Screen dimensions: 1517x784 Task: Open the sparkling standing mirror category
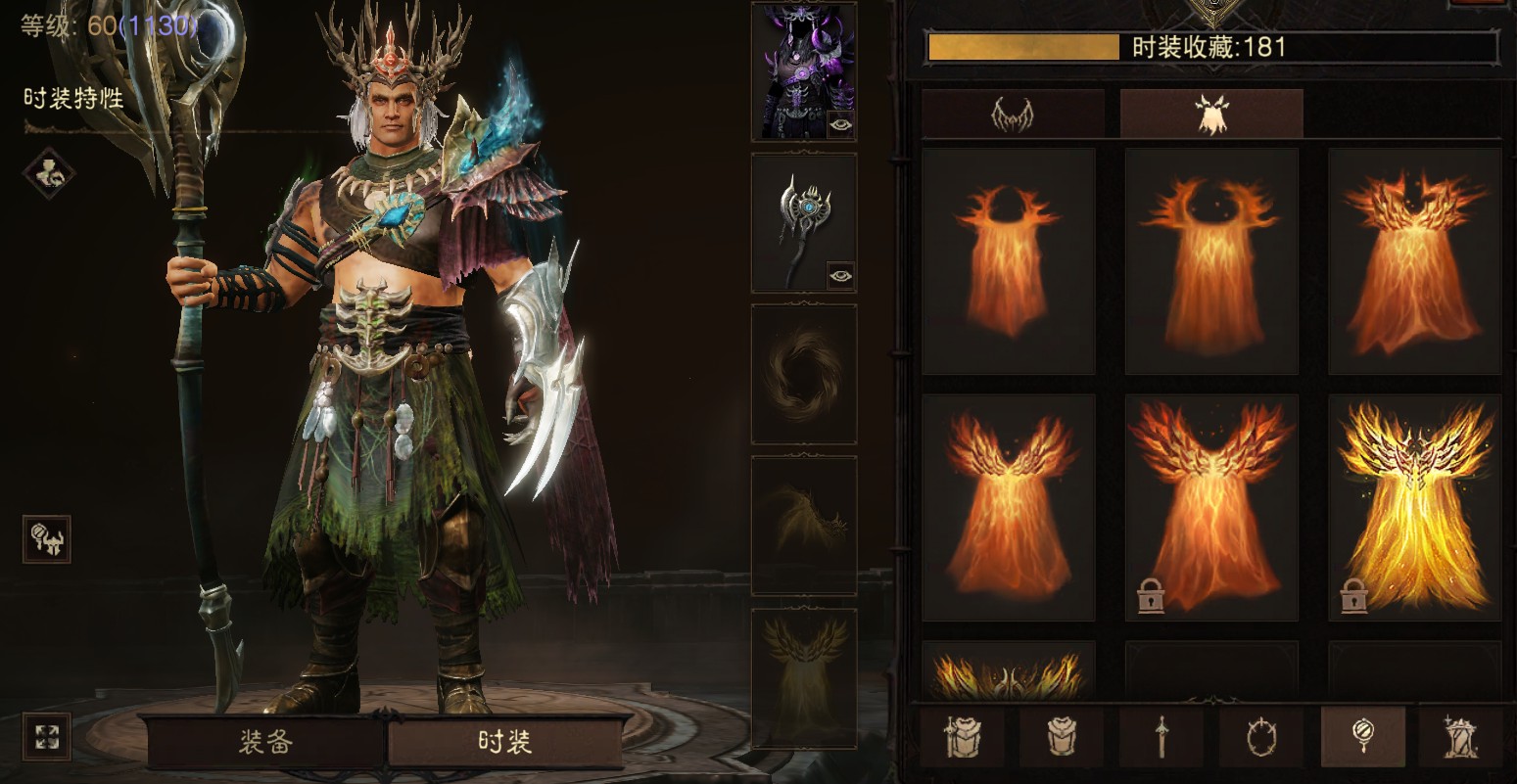pyautogui.click(x=1461, y=736)
